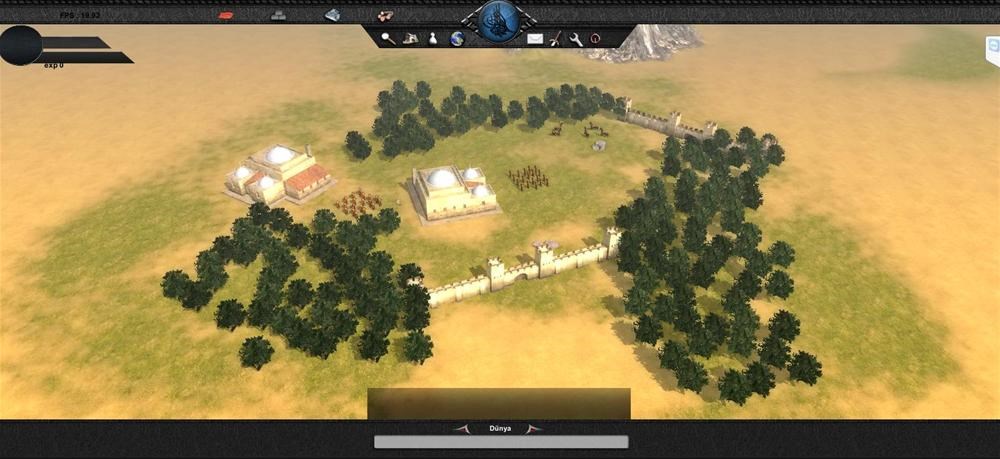Click the blue tughra emblem medallion
1000x459 pixels.
tap(497, 19)
